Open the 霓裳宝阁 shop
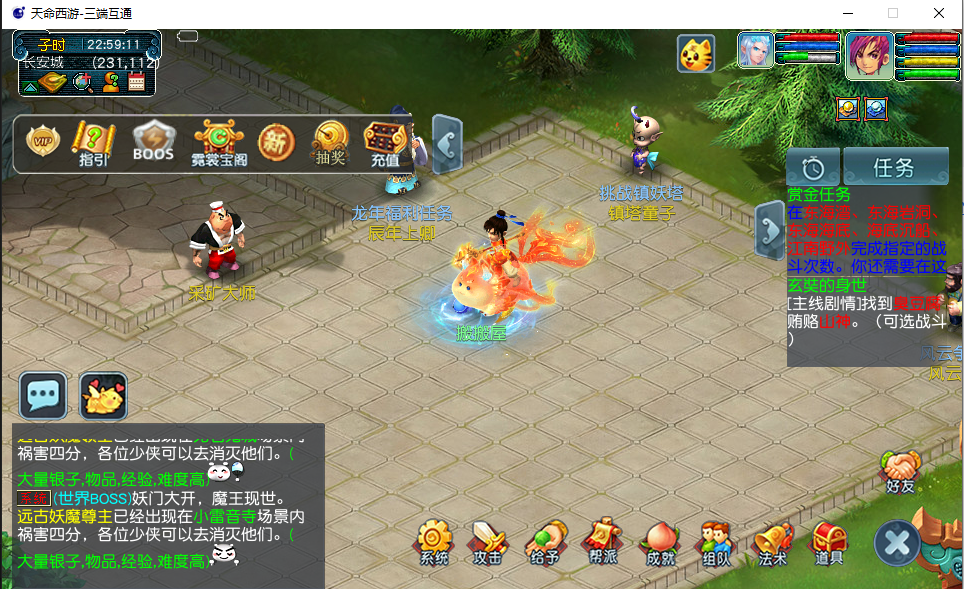 (219, 143)
